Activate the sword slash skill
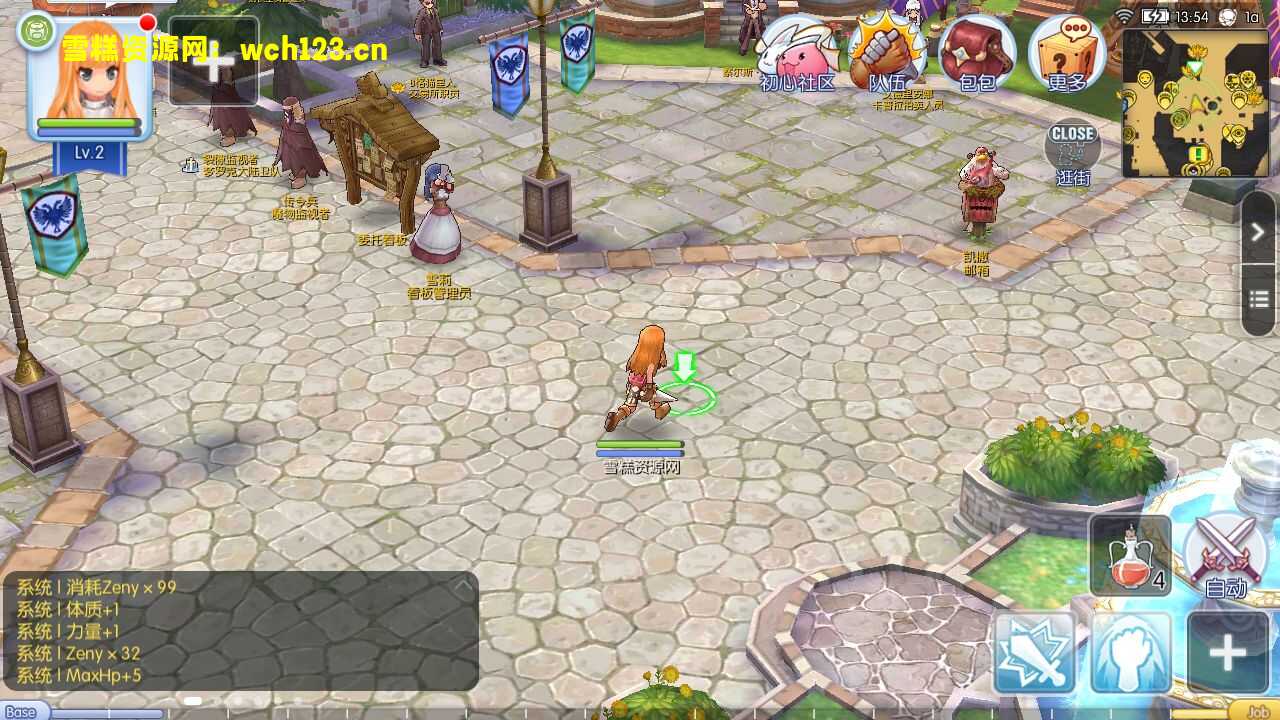 tap(1034, 653)
